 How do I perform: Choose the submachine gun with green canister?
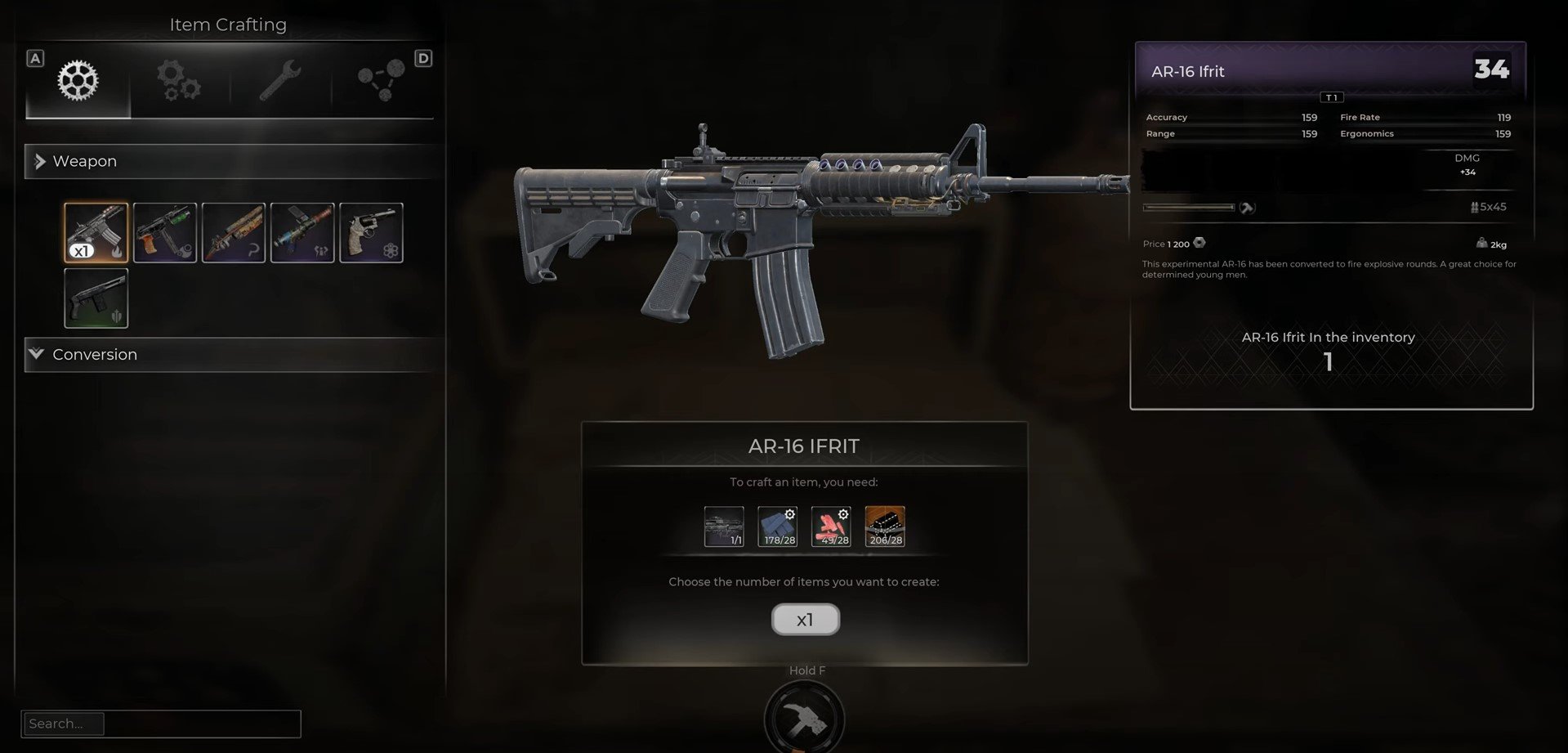click(x=165, y=233)
